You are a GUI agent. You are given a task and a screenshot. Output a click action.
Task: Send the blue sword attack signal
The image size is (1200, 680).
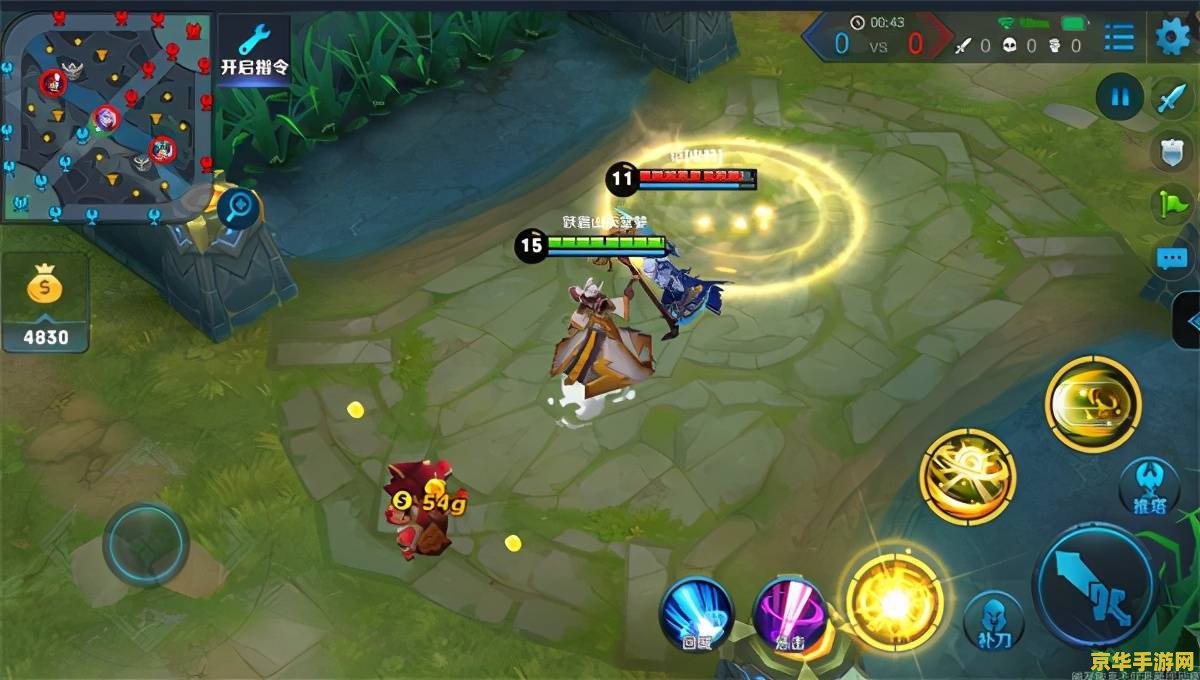(1171, 98)
